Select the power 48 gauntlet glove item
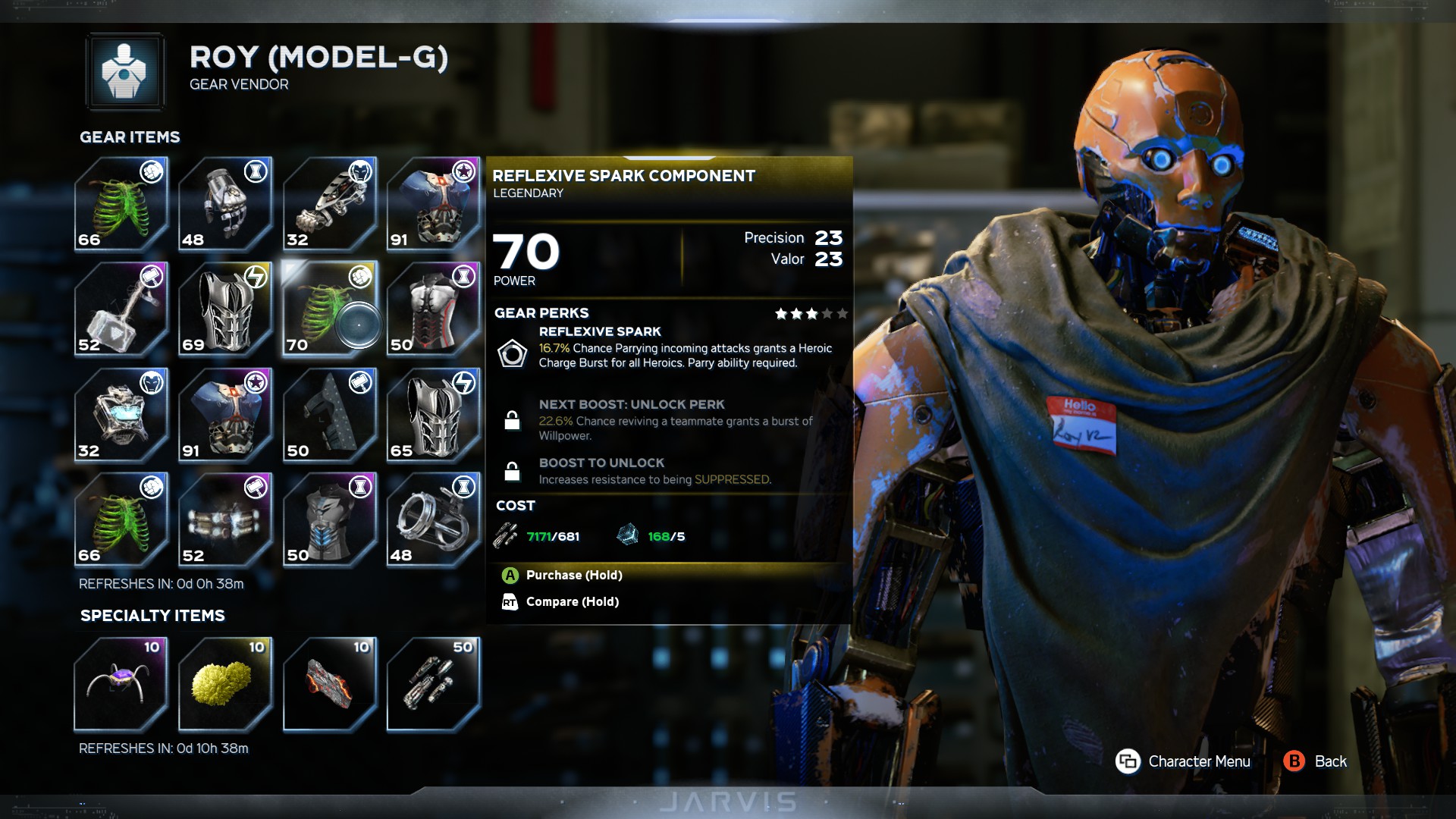 click(225, 204)
